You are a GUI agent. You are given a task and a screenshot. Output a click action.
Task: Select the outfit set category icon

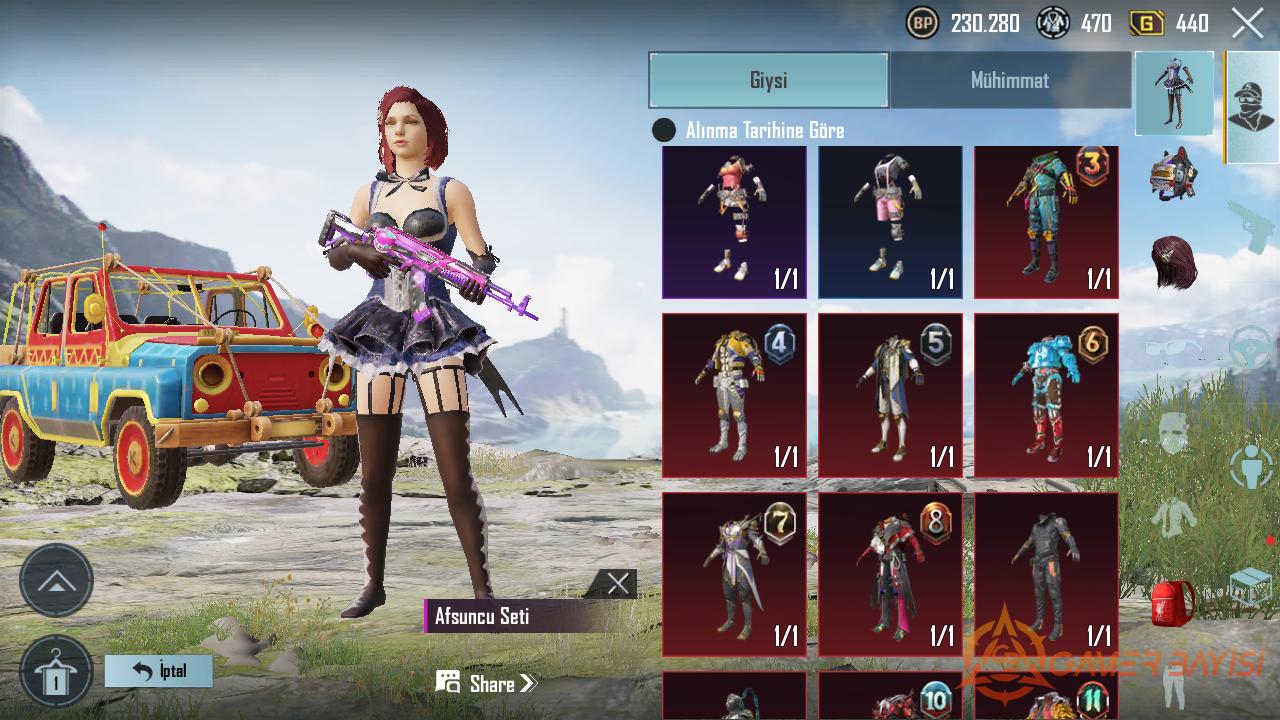(1174, 93)
